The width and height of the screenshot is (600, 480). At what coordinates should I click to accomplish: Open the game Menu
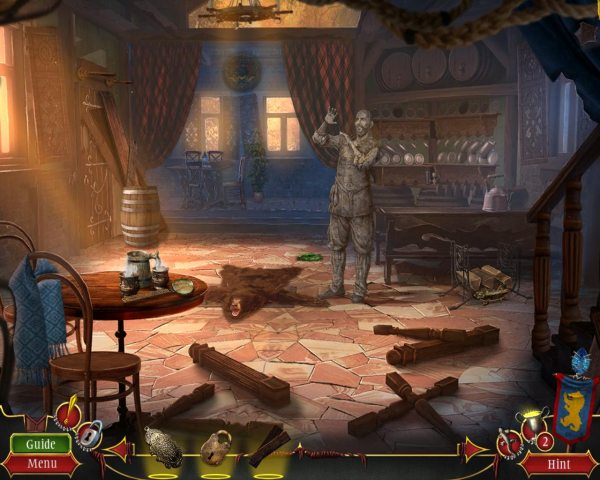click(x=41, y=463)
